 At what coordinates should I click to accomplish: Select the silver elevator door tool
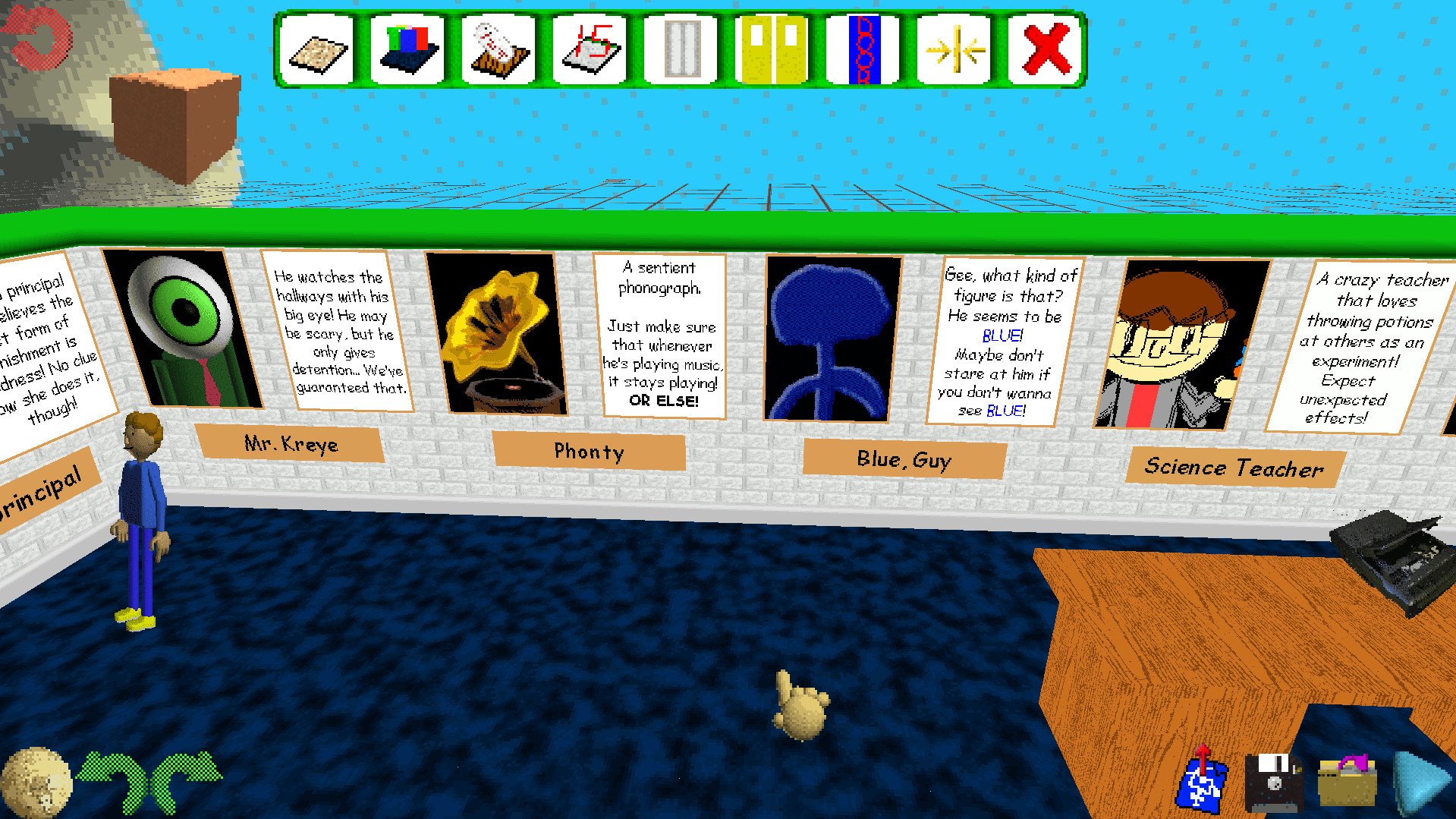tap(681, 47)
